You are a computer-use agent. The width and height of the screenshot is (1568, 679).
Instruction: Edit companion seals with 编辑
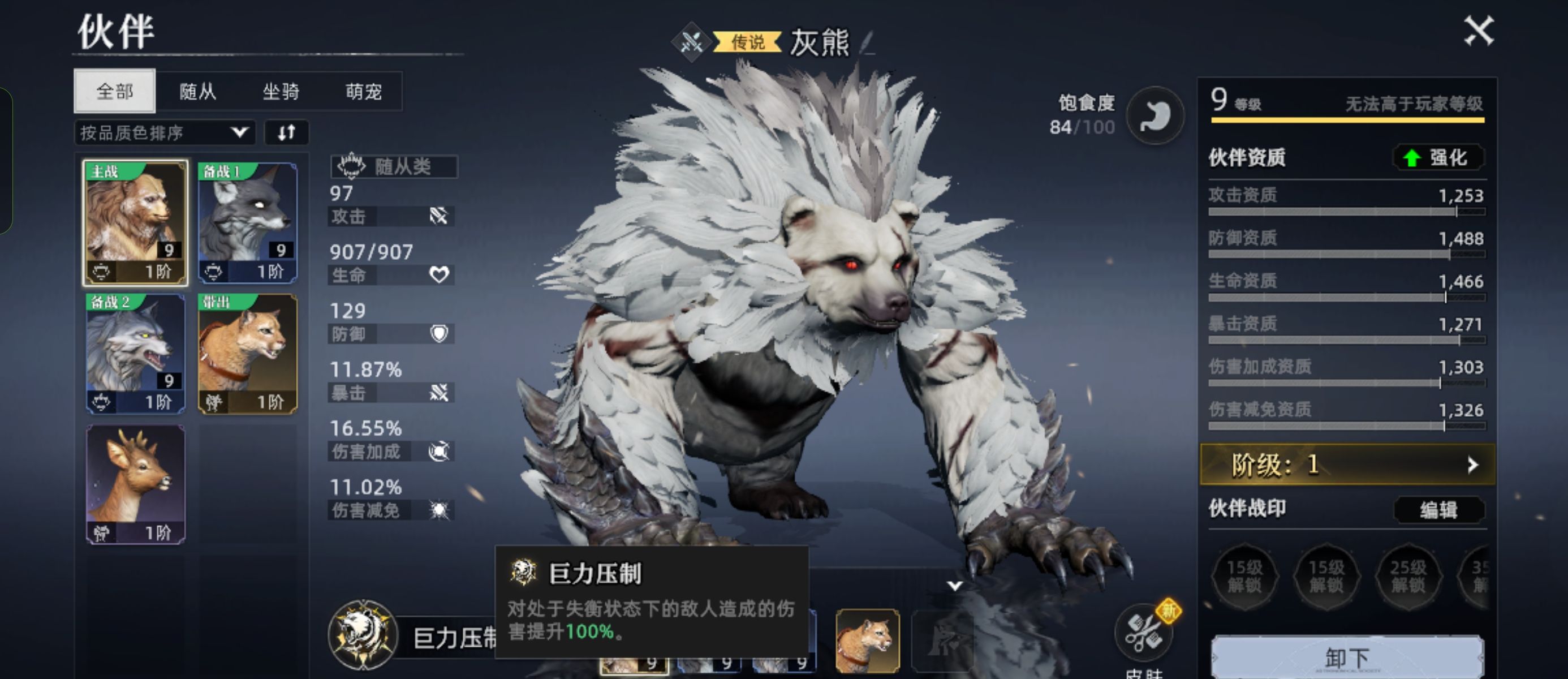coord(1438,509)
